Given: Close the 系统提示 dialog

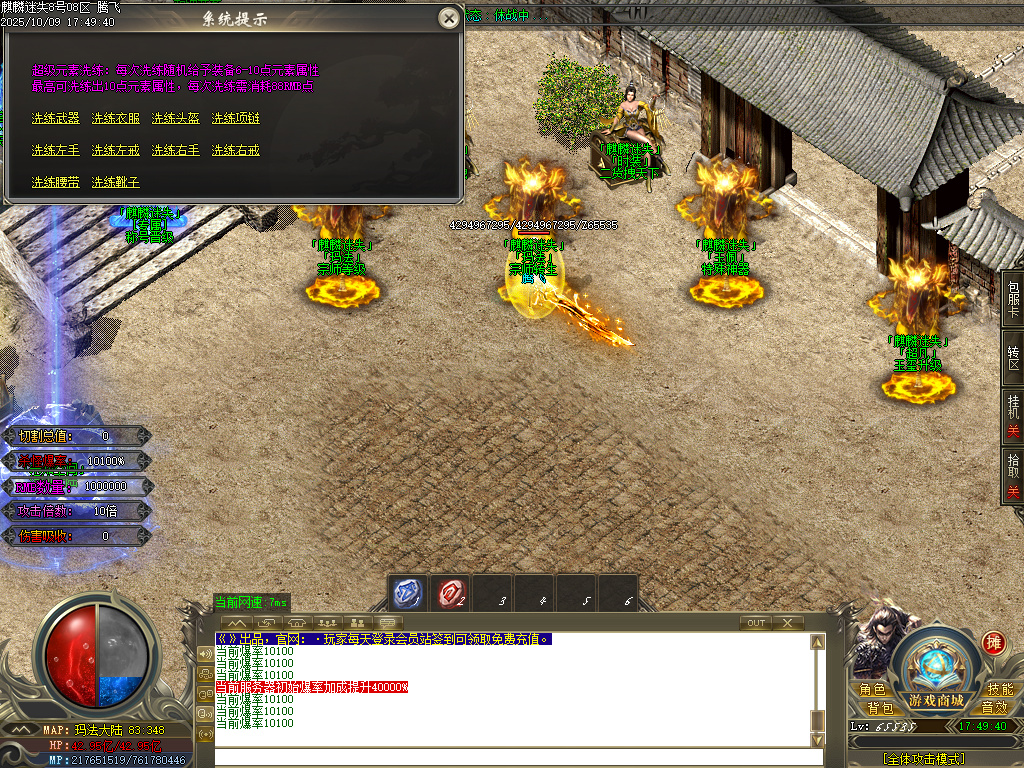Looking at the screenshot, I should 450,18.
